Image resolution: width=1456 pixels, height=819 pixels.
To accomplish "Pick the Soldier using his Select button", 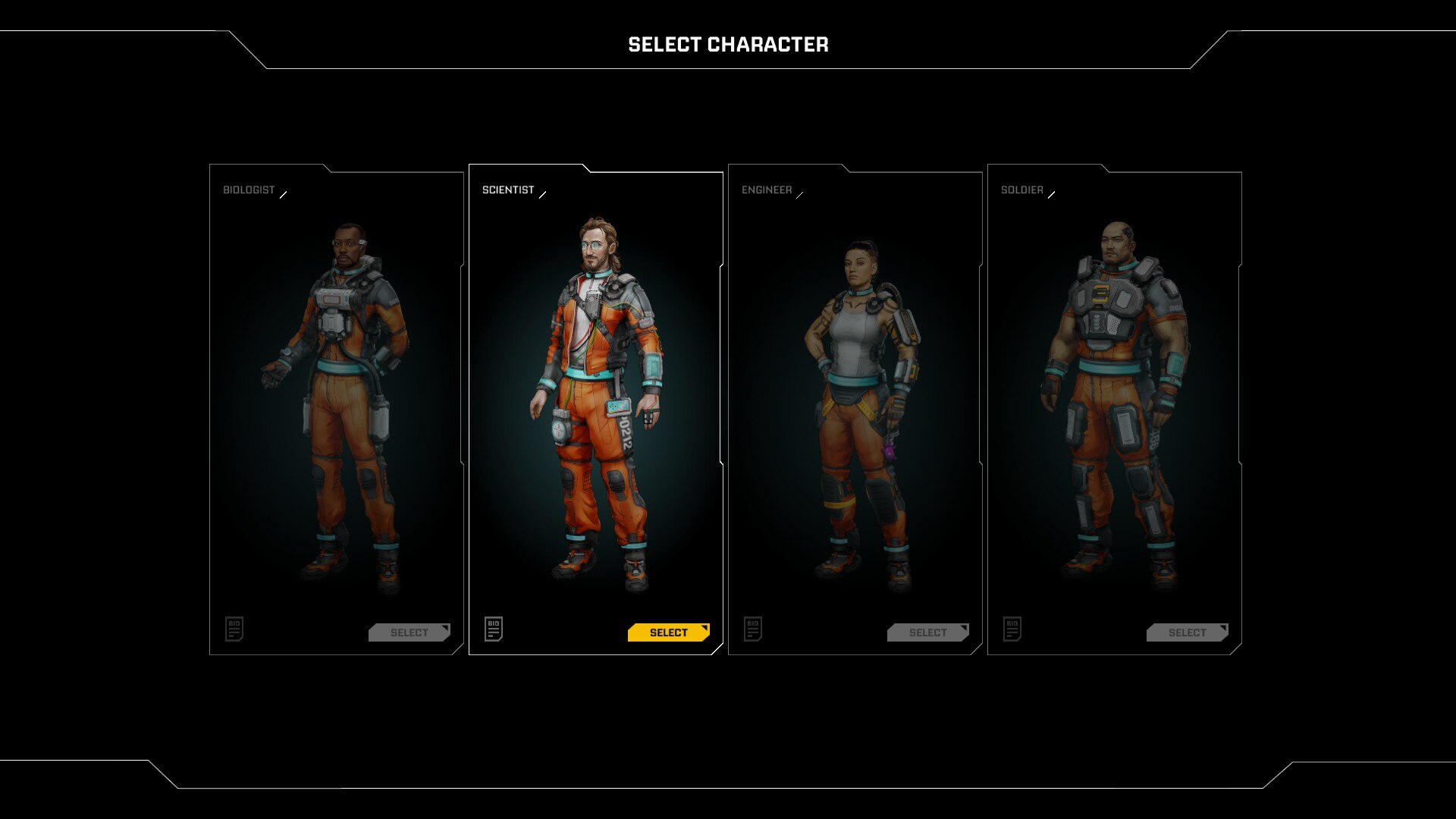I will coord(1187,632).
